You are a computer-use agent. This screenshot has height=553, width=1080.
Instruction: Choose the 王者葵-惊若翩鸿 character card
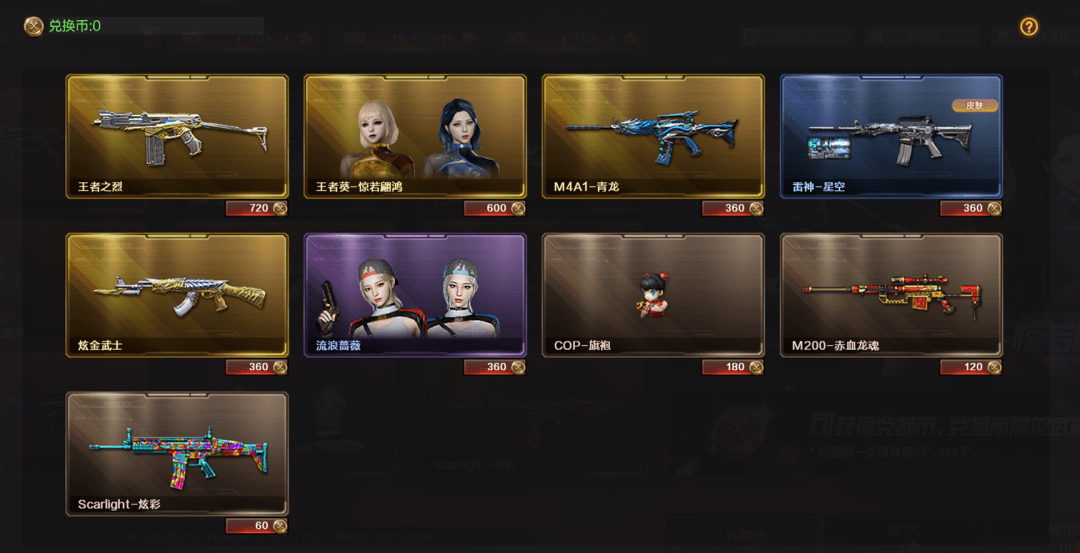415,136
